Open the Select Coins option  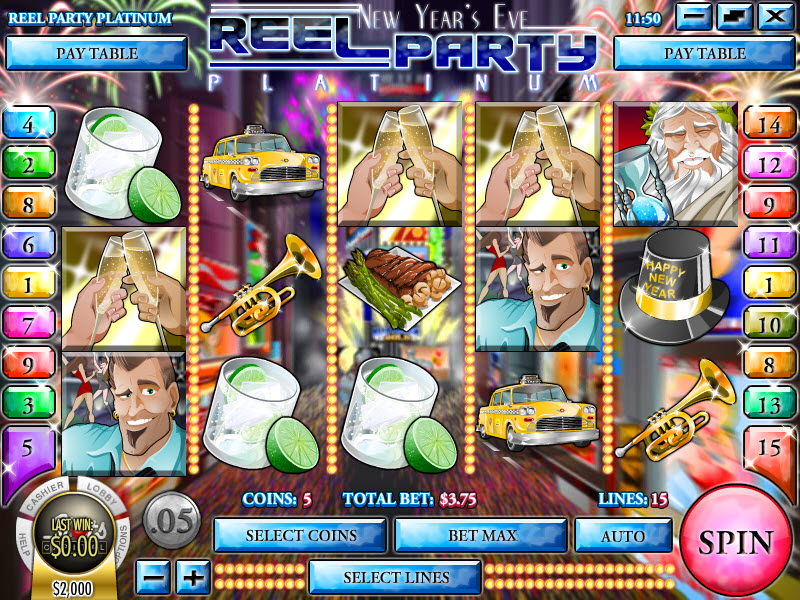click(x=300, y=535)
